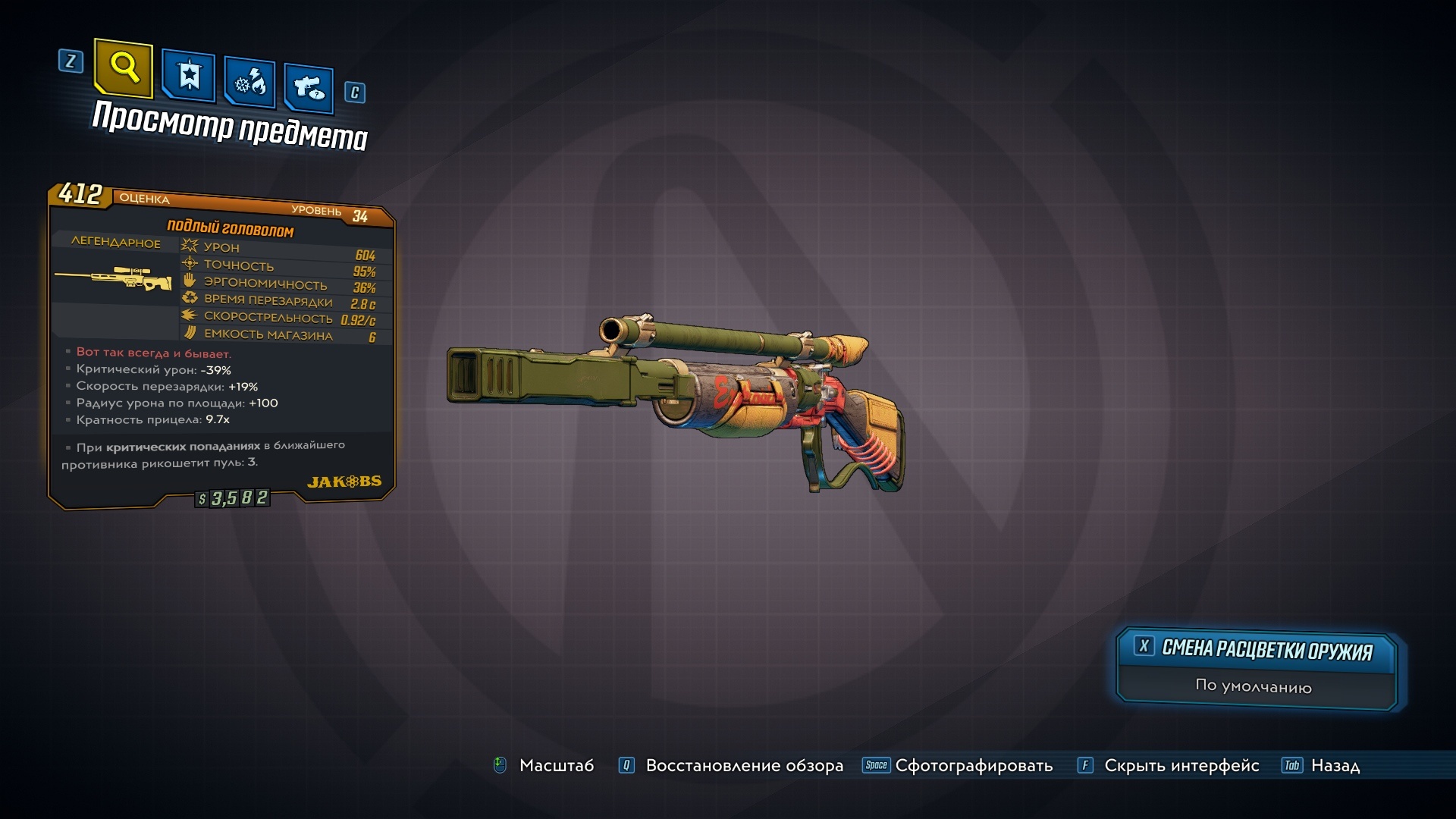Click Восстановление обзора to reset view
The height and width of the screenshot is (819, 1456).
pyautogui.click(x=743, y=766)
